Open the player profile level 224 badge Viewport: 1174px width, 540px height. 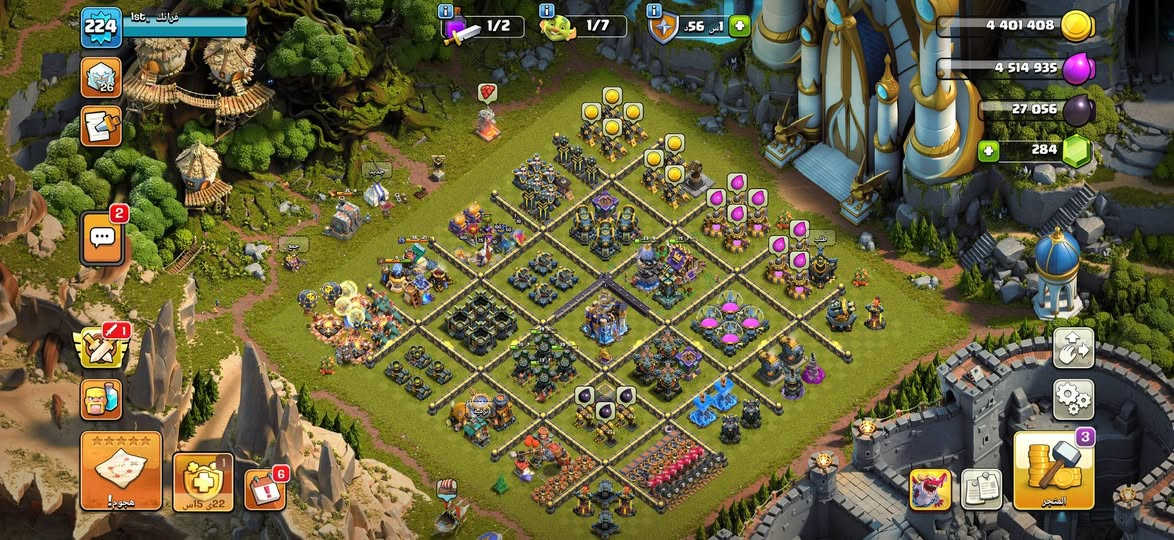pyautogui.click(x=101, y=27)
